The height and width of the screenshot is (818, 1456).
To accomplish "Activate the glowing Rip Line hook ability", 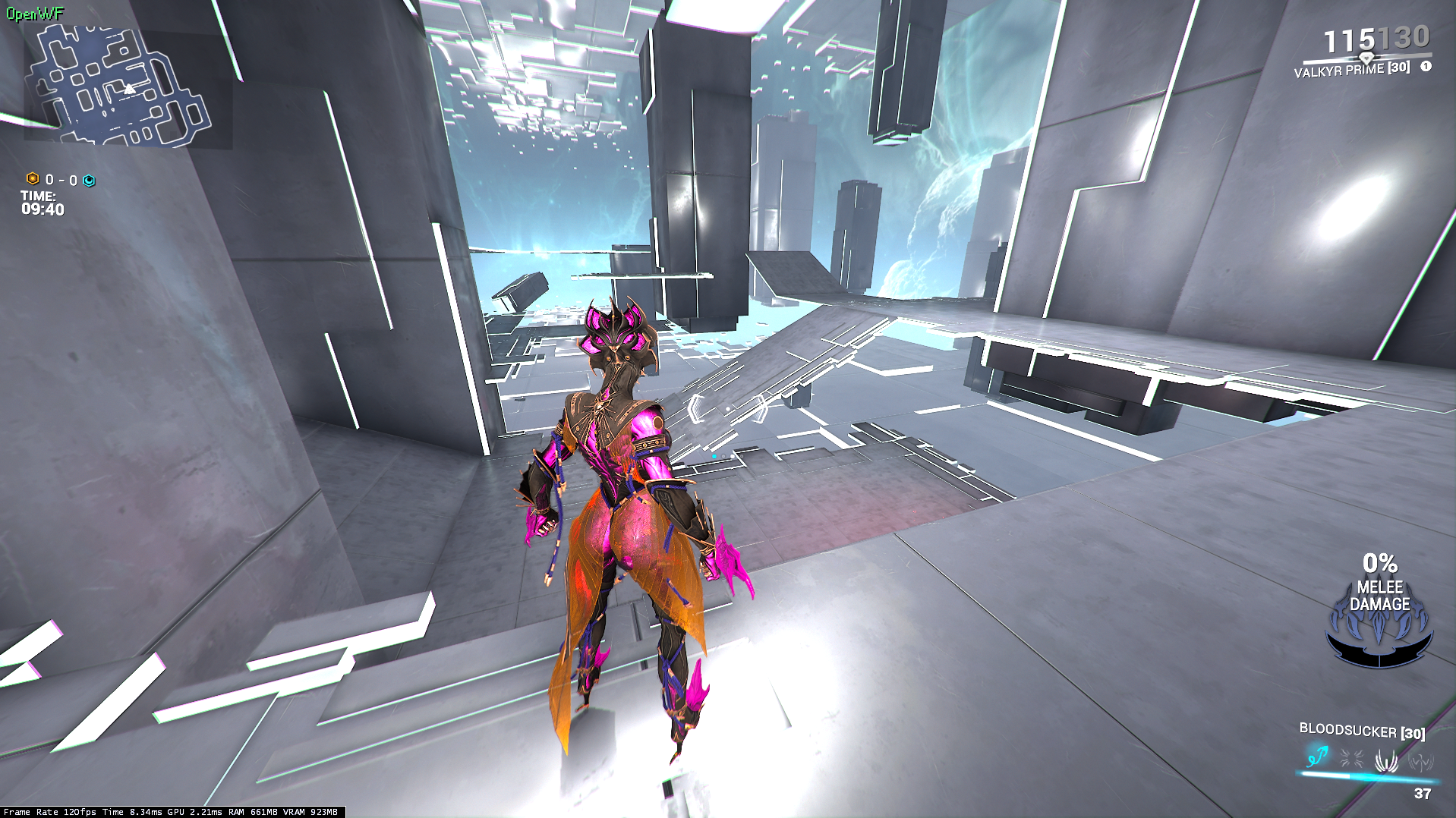I will point(1317,757).
